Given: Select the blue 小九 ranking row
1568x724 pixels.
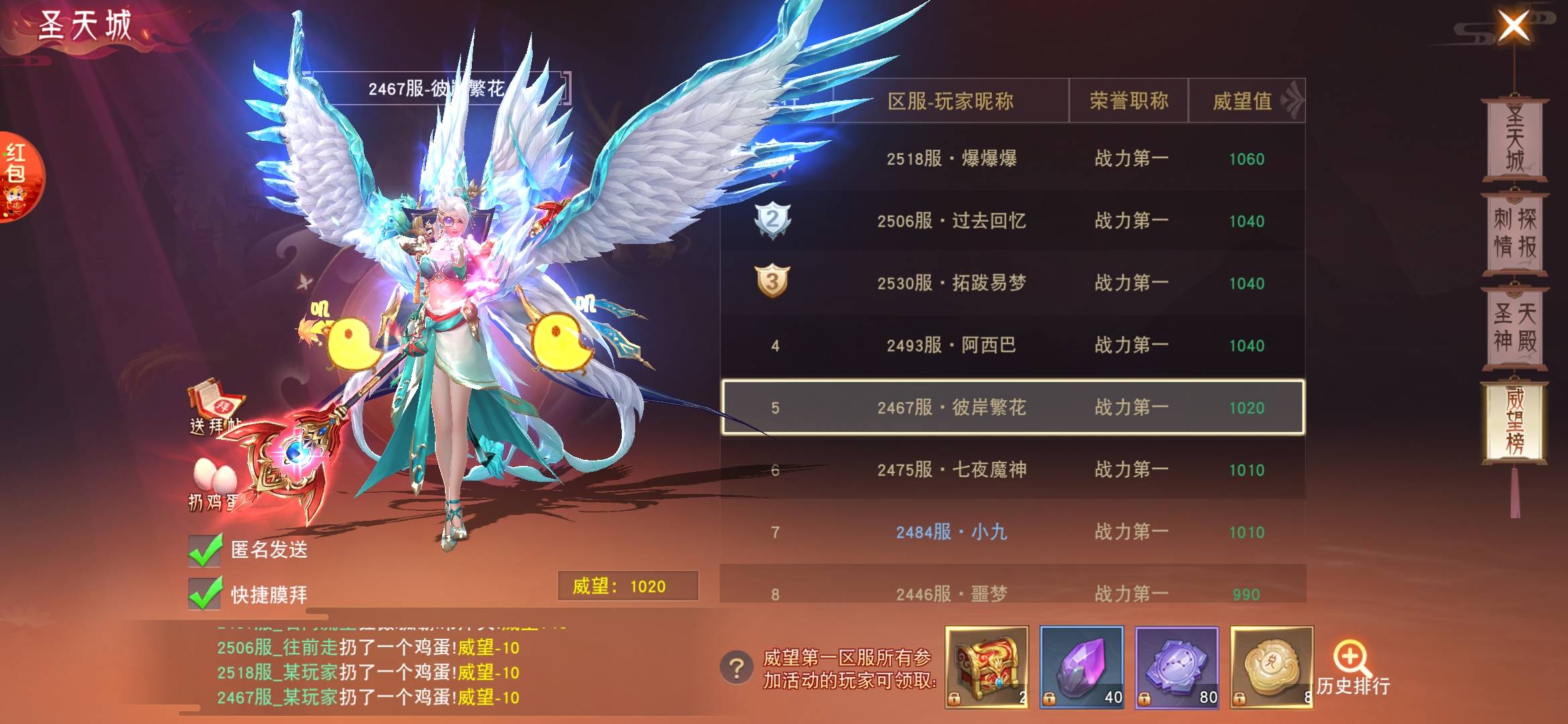Looking at the screenshot, I should [1012, 532].
